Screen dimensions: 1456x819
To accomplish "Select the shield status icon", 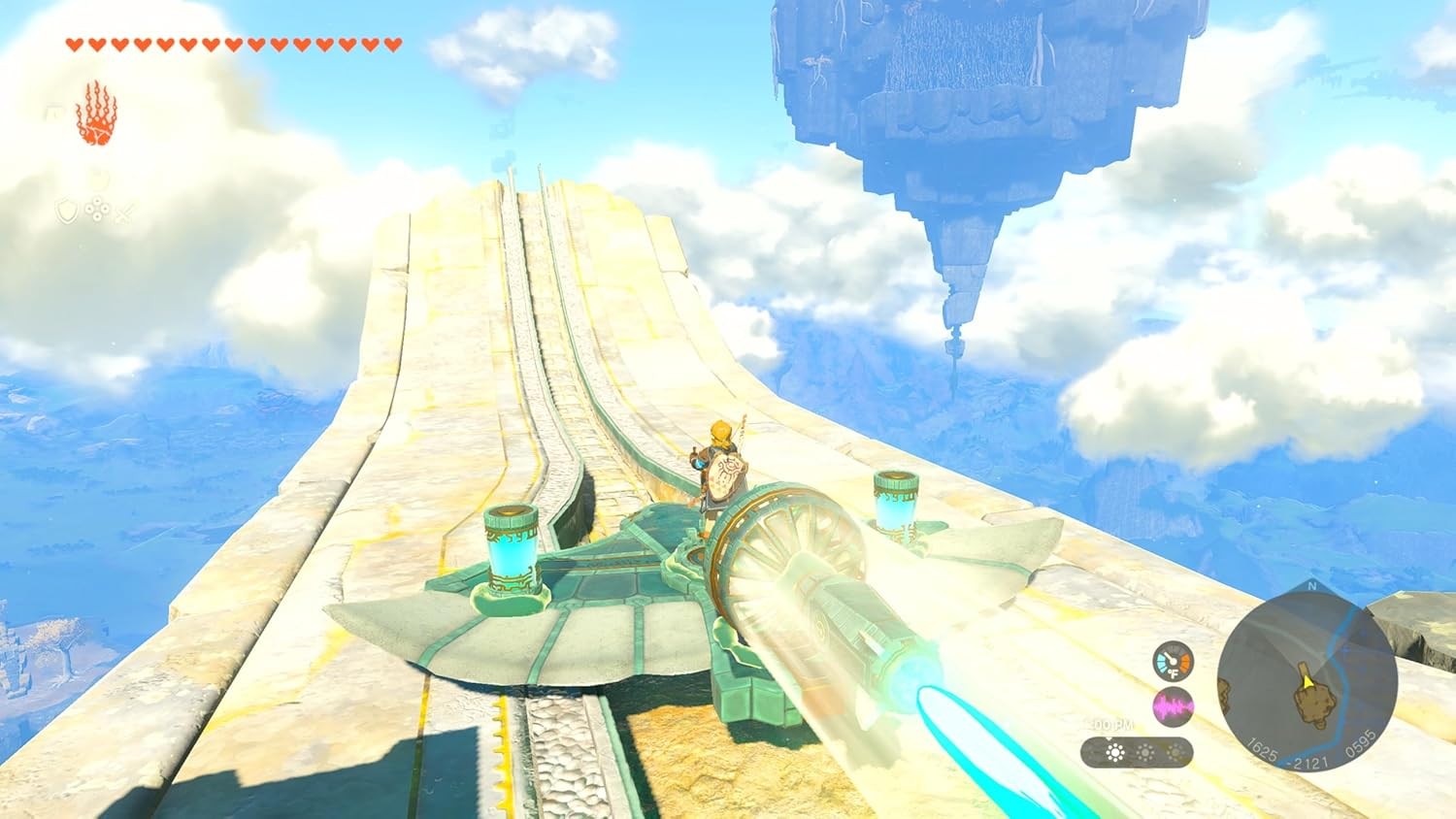I will point(67,211).
